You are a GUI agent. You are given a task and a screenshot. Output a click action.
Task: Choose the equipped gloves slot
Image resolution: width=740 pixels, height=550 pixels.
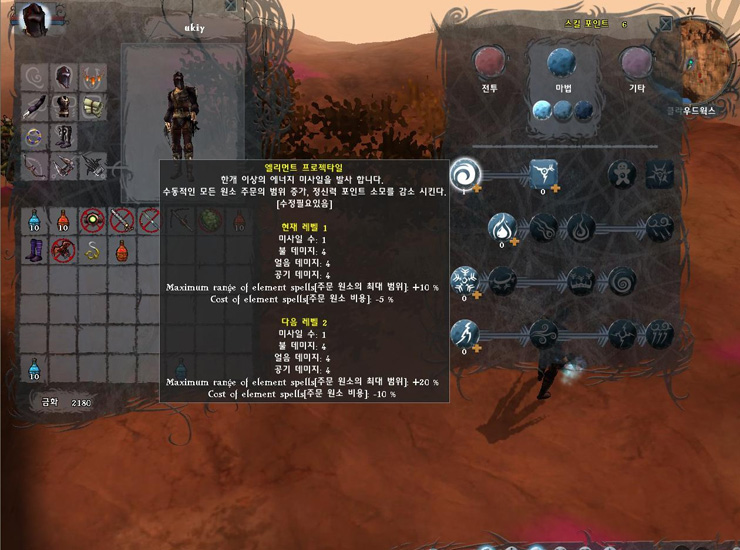(93, 105)
